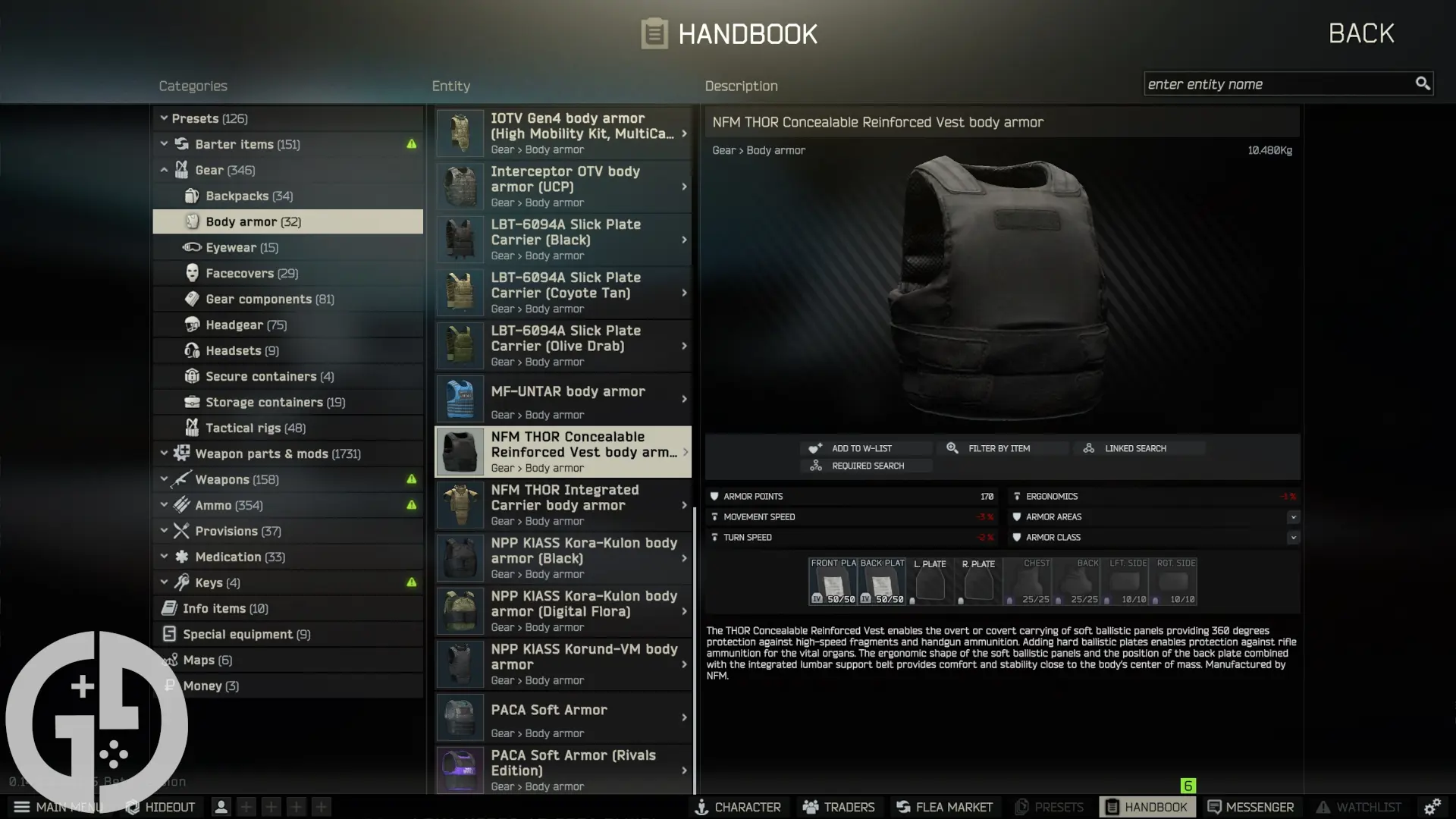This screenshot has height=819, width=1456.
Task: Click the Headgear helmet icon
Action: (x=191, y=325)
